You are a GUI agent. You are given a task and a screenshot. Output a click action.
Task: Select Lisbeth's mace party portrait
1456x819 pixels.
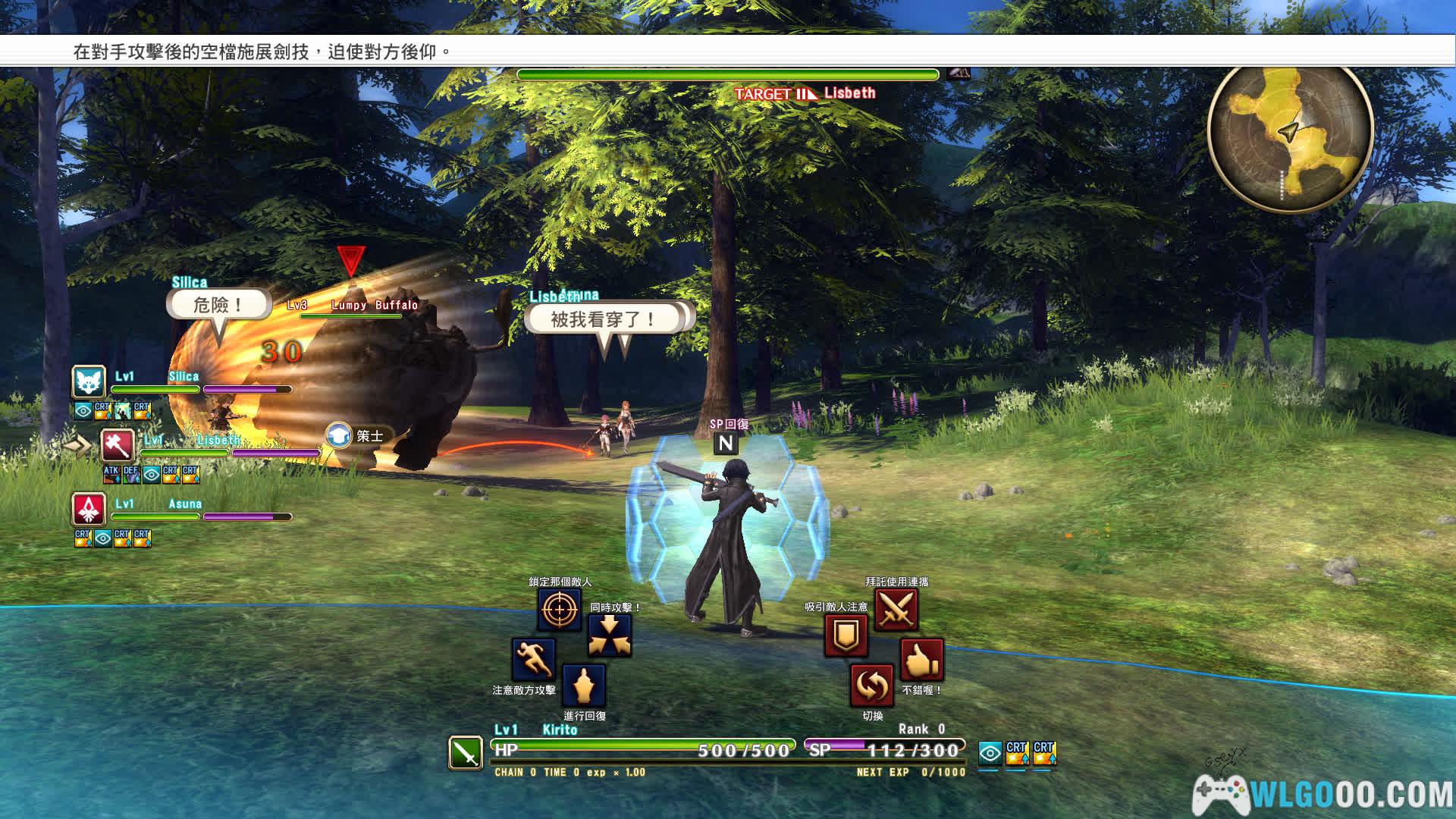pos(118,445)
